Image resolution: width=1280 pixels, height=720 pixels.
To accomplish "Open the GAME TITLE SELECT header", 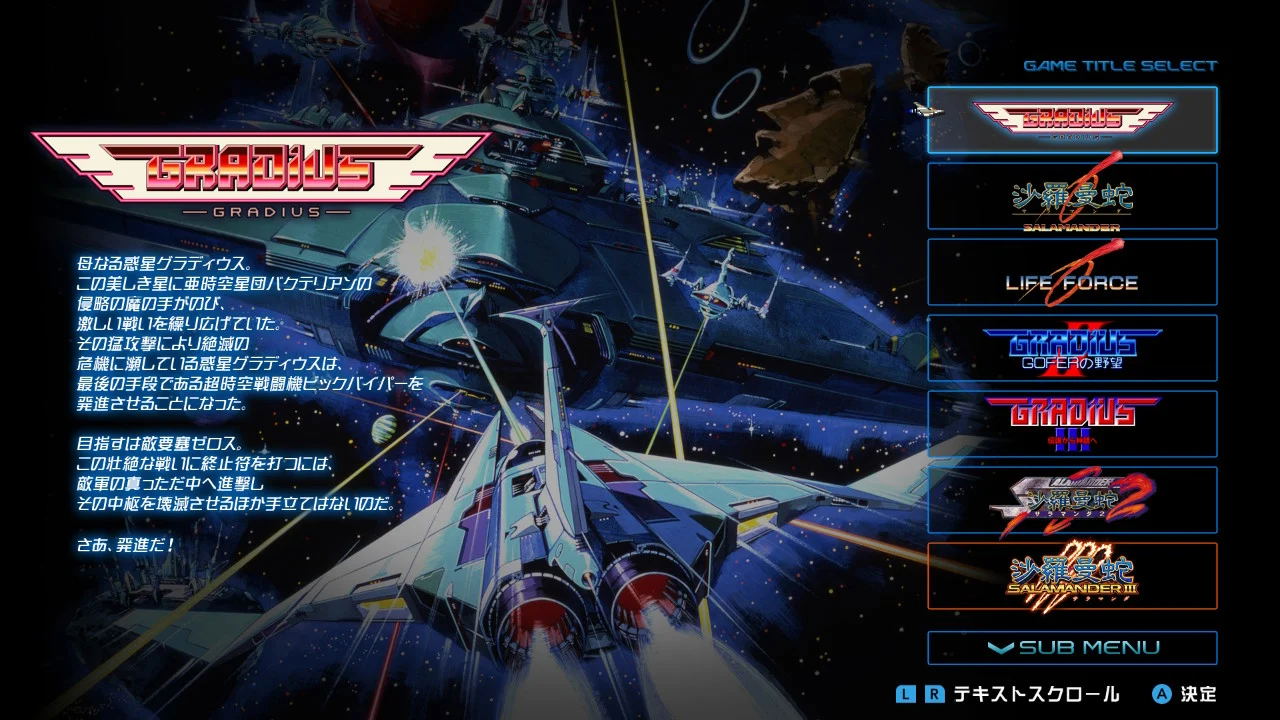I will pyautogui.click(x=1121, y=65).
